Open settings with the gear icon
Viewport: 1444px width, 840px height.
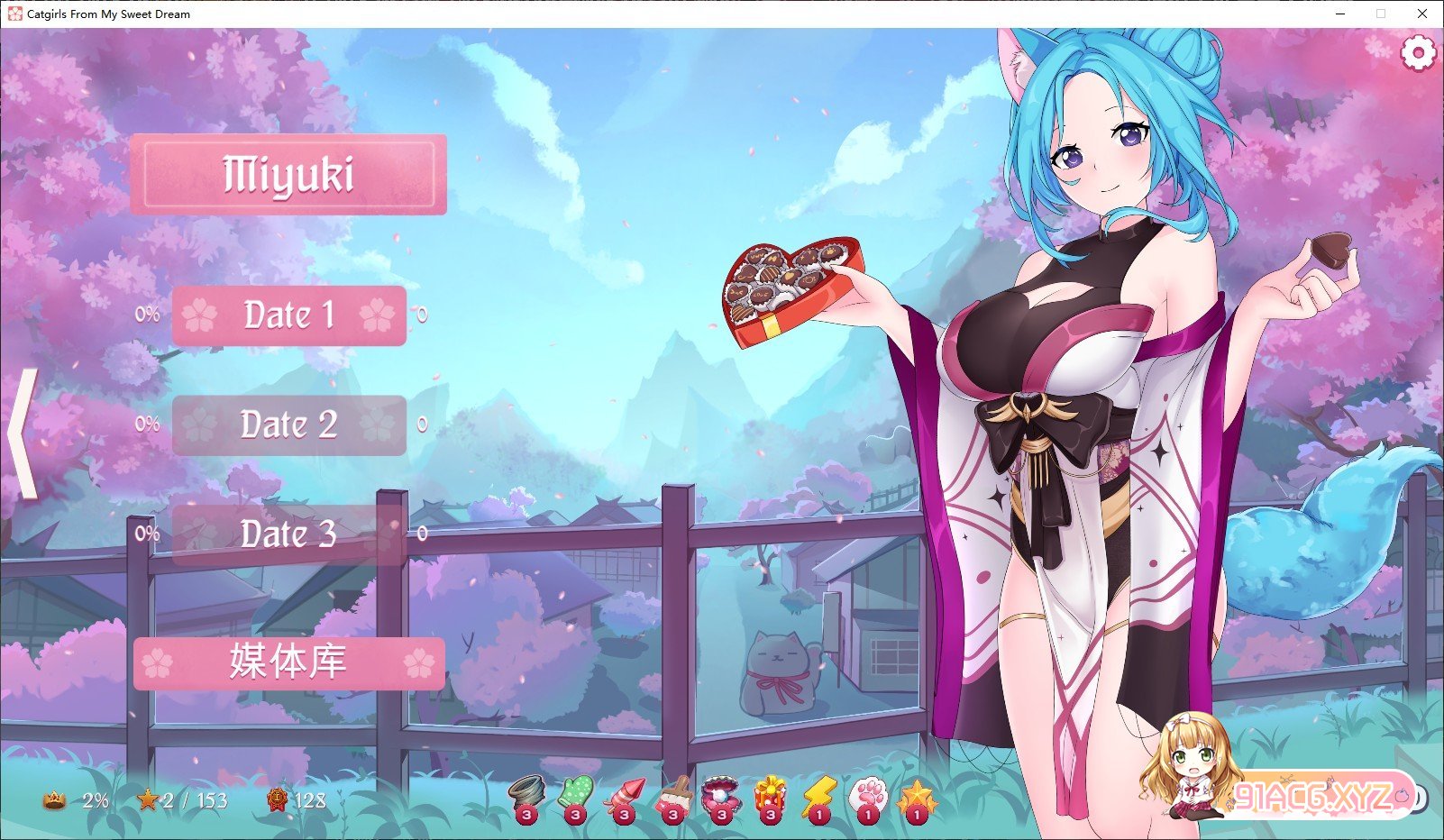pyautogui.click(x=1417, y=53)
